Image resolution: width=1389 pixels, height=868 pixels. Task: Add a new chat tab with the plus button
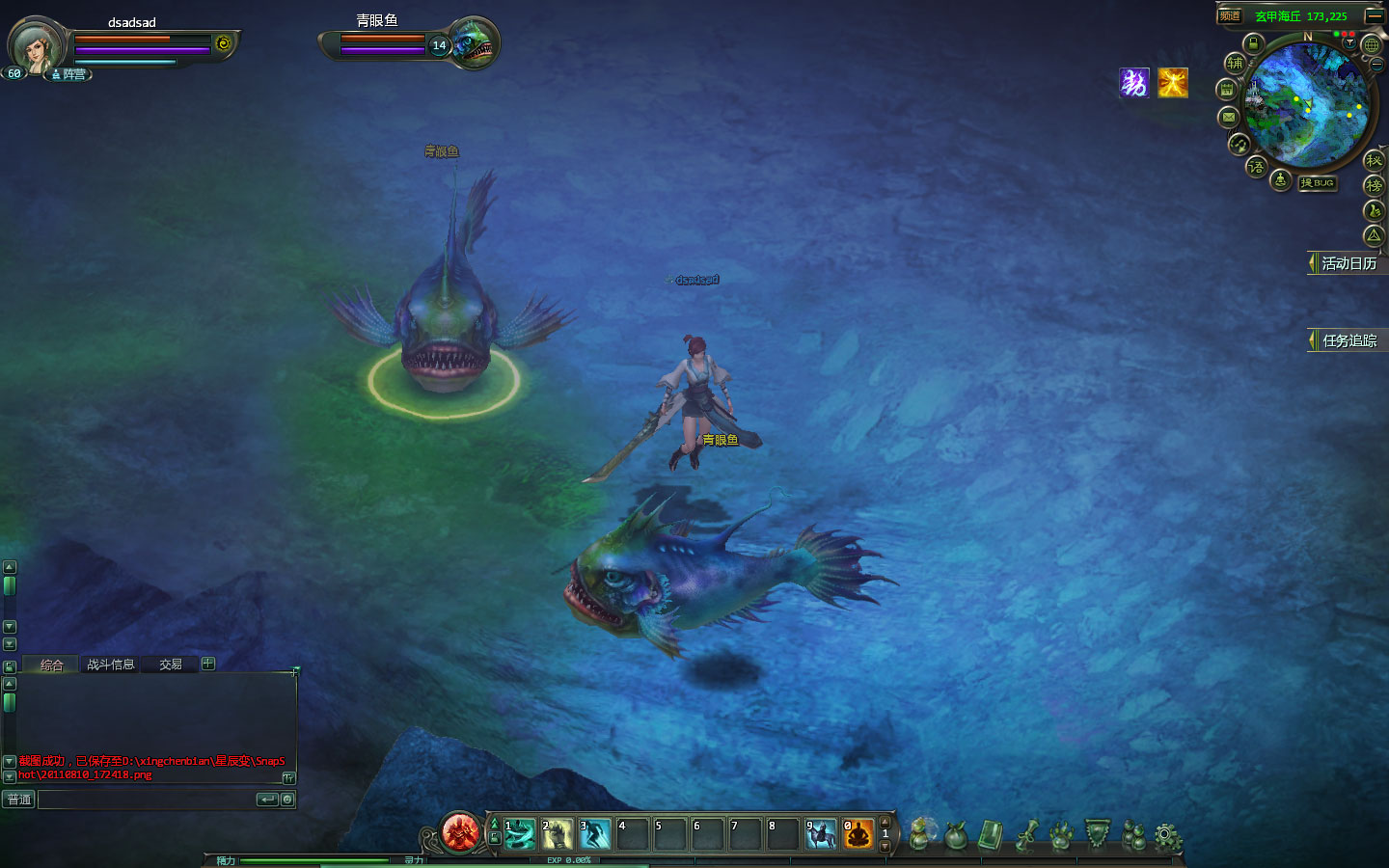208,664
